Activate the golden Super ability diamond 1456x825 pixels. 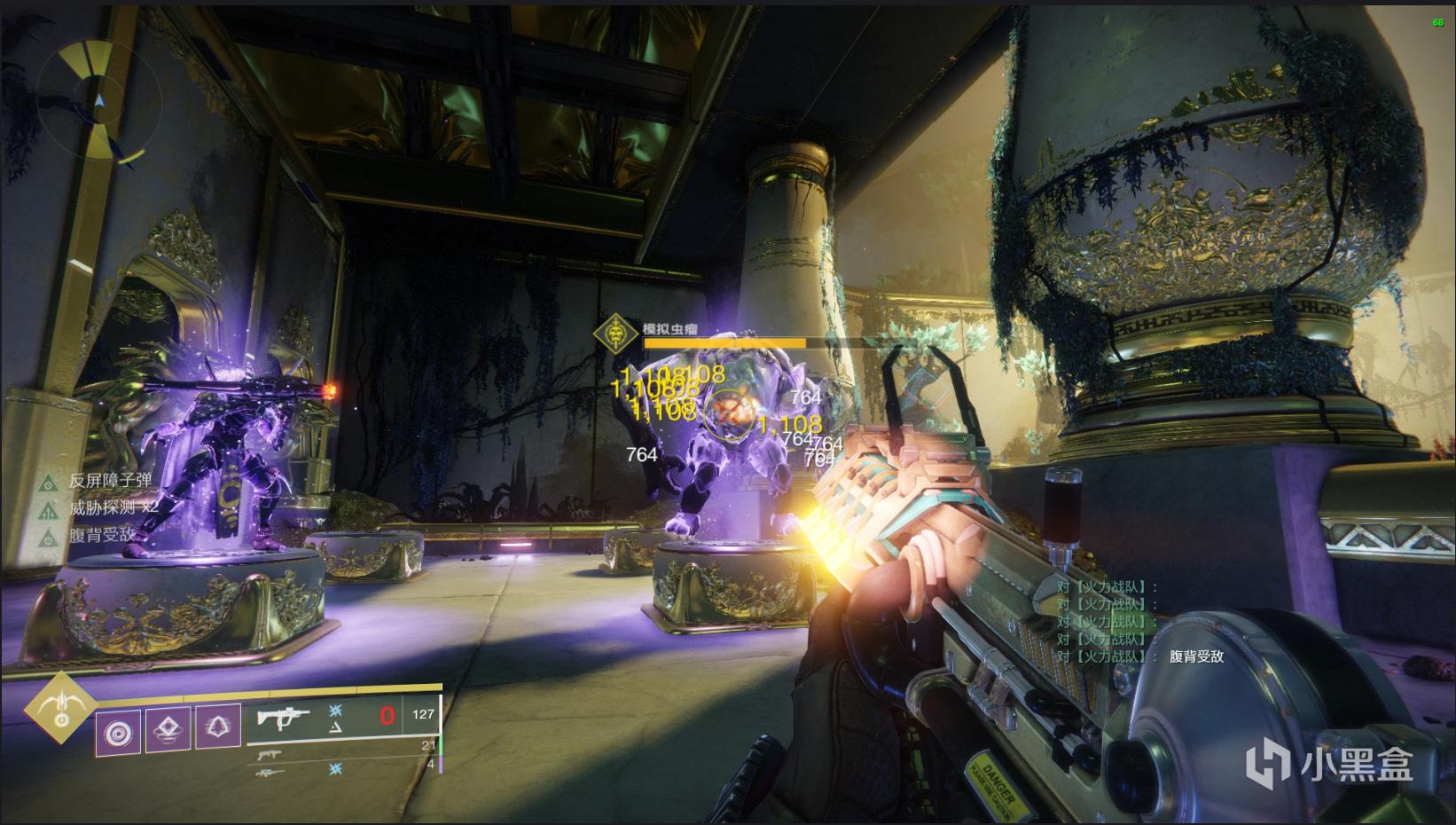[60, 710]
